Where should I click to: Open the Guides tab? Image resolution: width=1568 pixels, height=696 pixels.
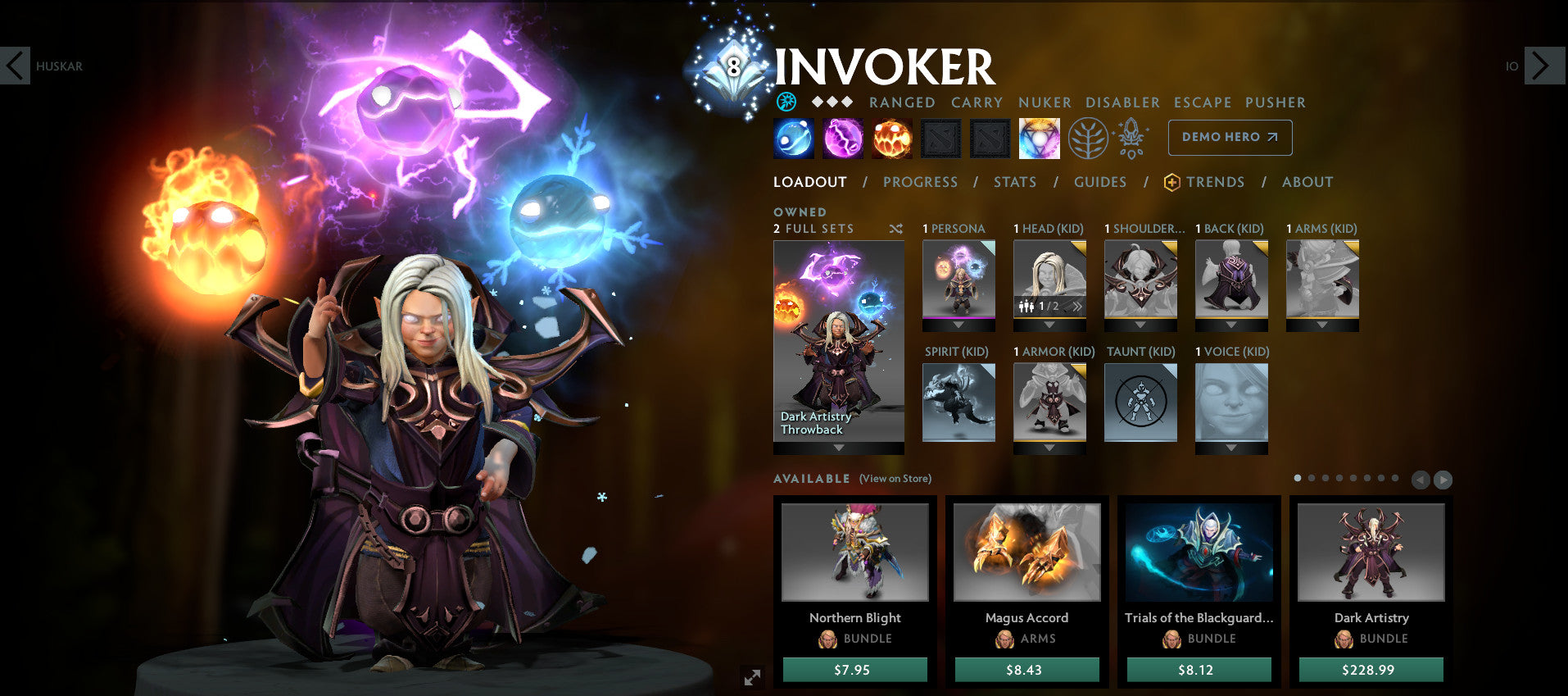coord(1100,182)
